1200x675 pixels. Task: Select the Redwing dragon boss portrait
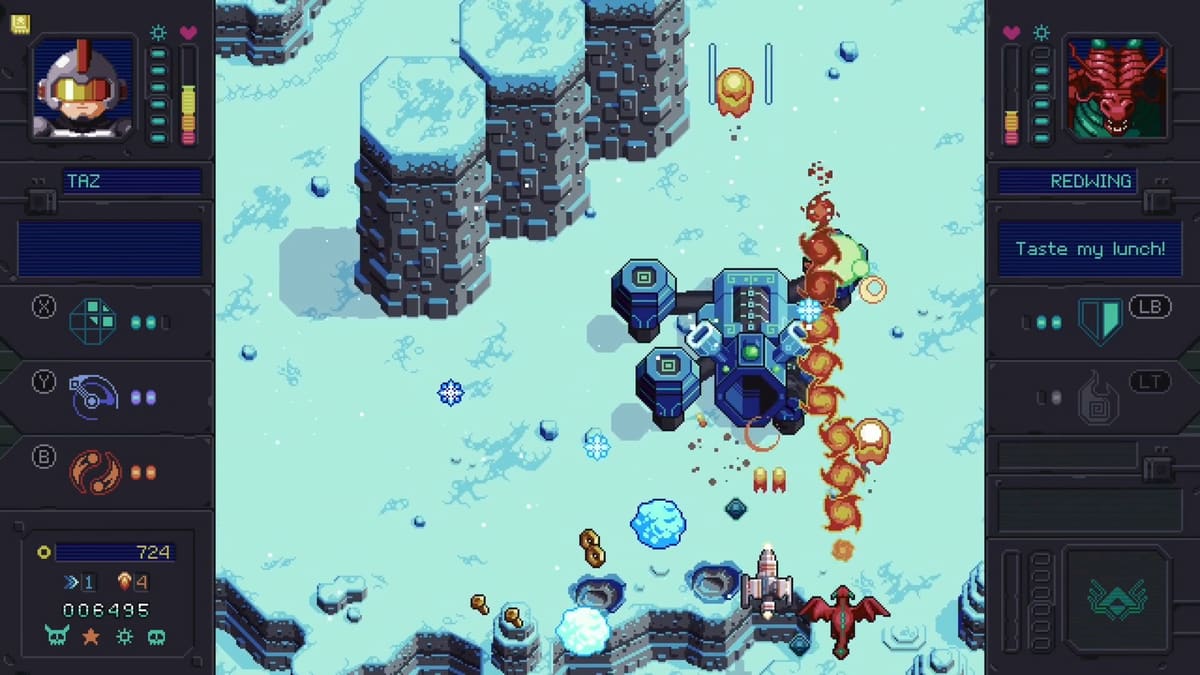[1116, 87]
